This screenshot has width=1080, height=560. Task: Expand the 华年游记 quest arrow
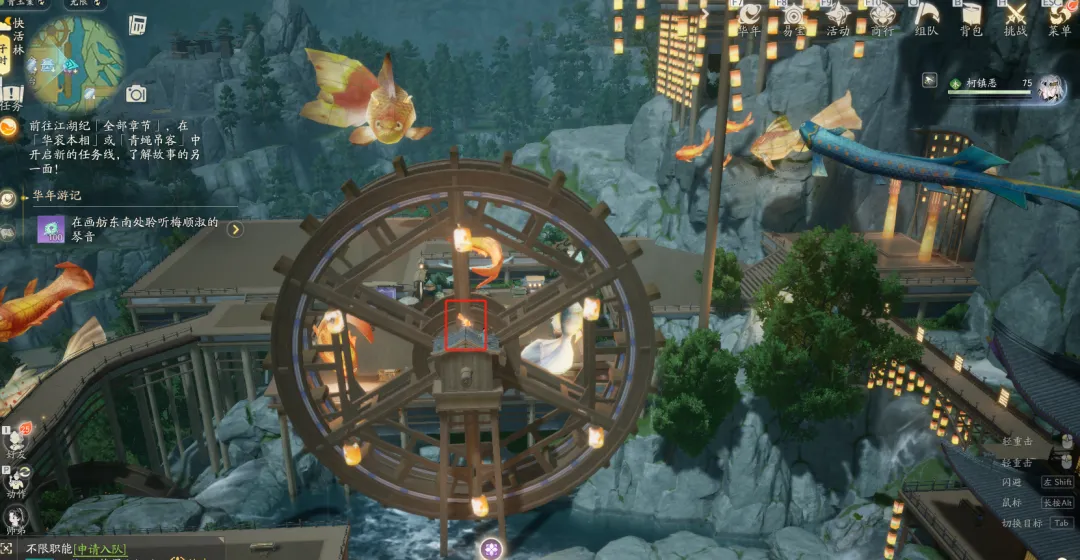235,230
